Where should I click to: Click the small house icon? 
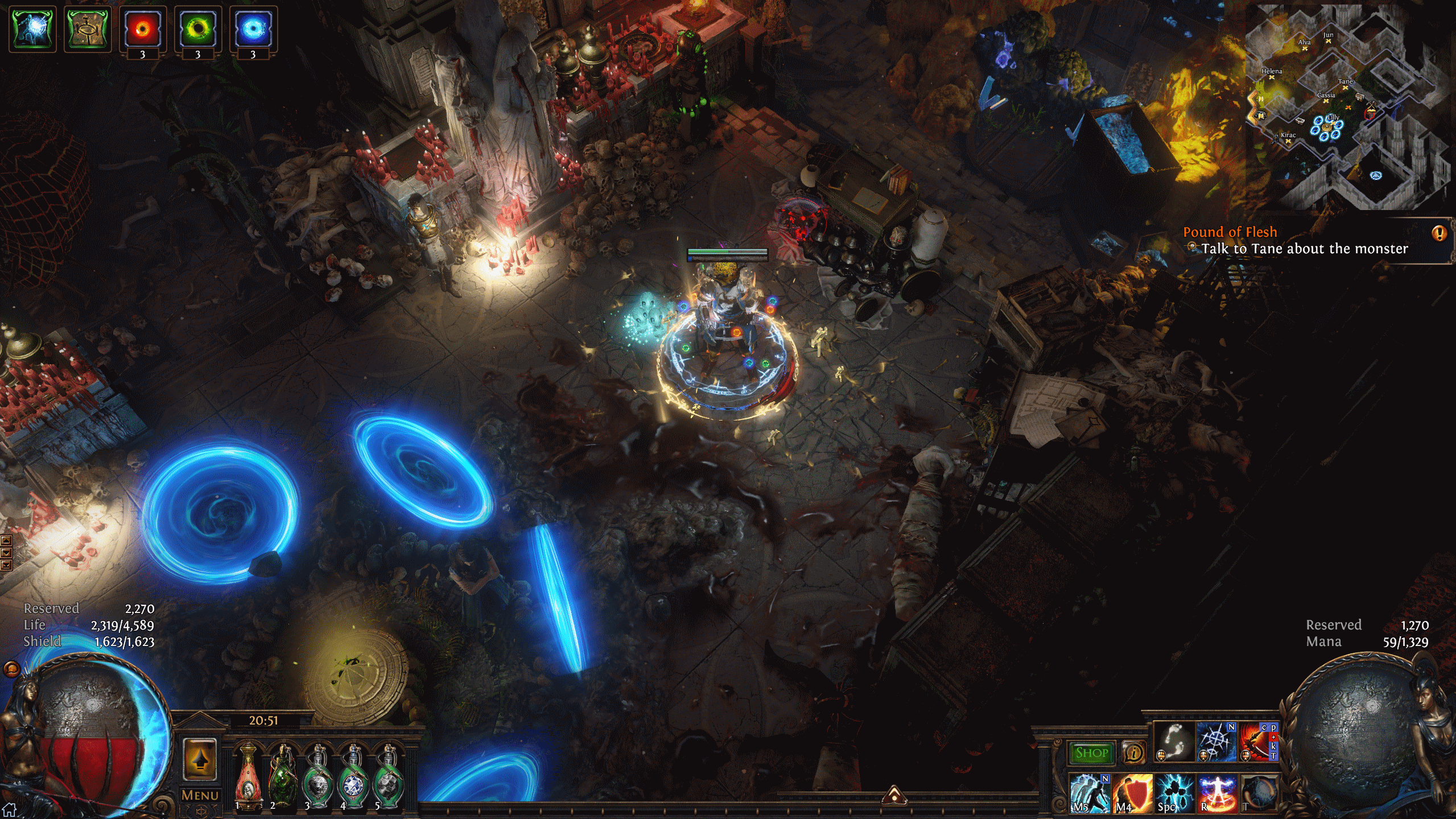coord(9,809)
